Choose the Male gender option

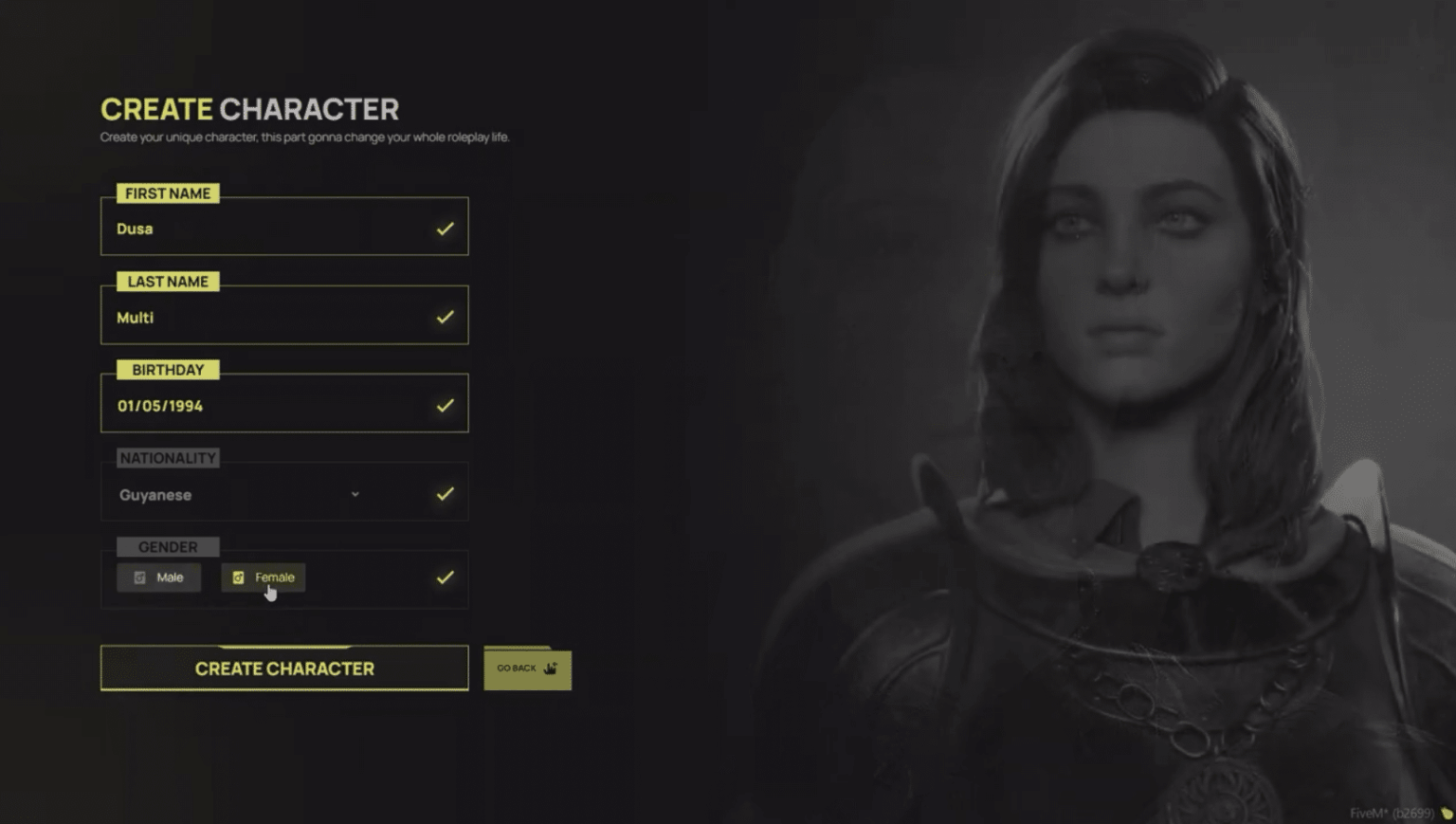[159, 577]
